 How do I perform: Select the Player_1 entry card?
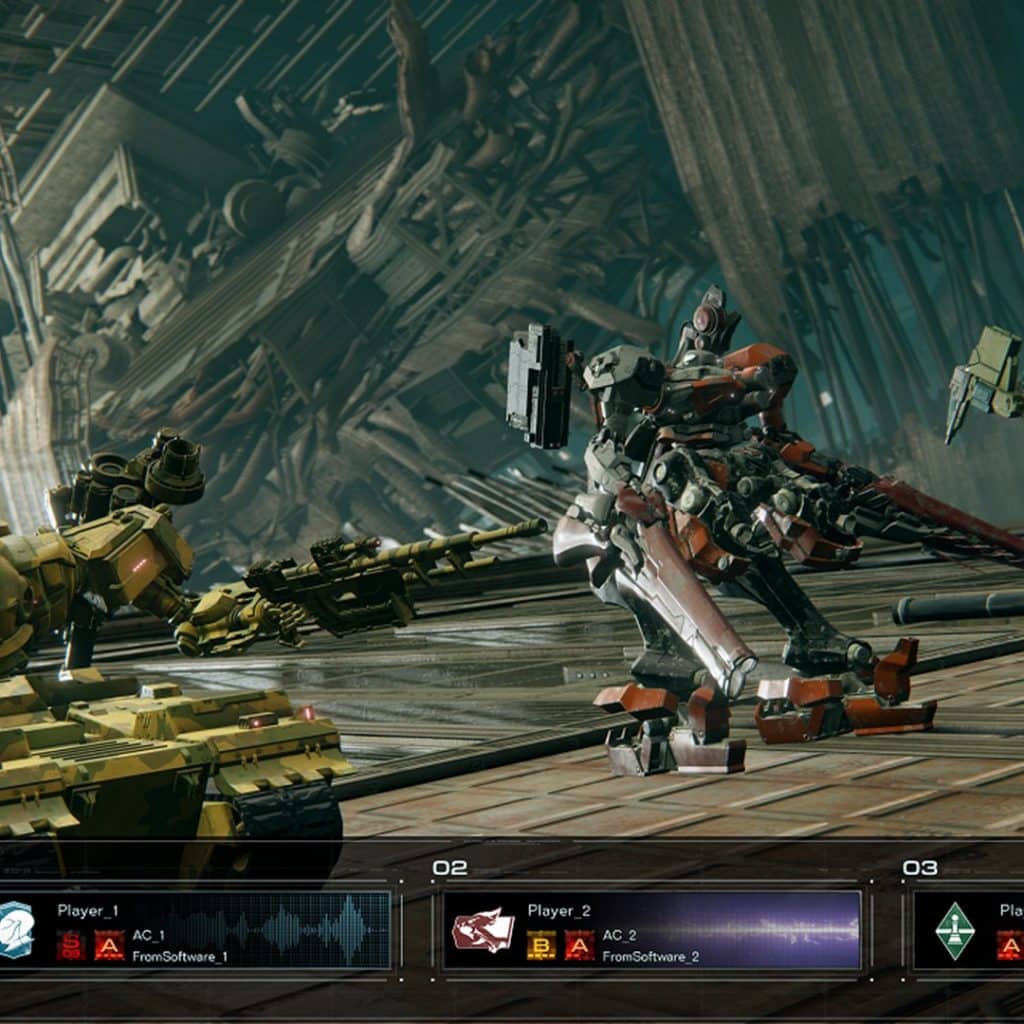(x=200, y=931)
